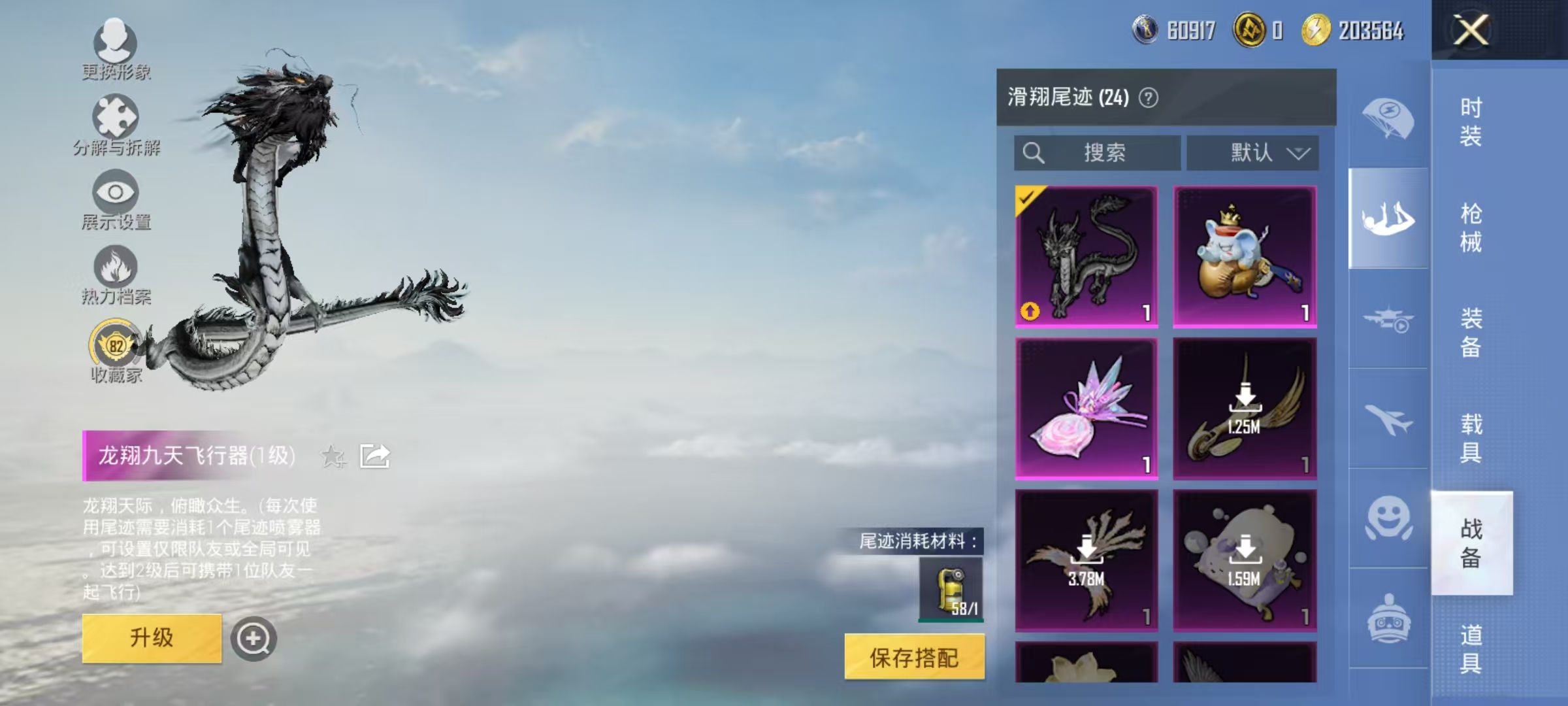Deselect the checked dragon glider trail
The height and width of the screenshot is (706, 1568).
tap(1087, 255)
